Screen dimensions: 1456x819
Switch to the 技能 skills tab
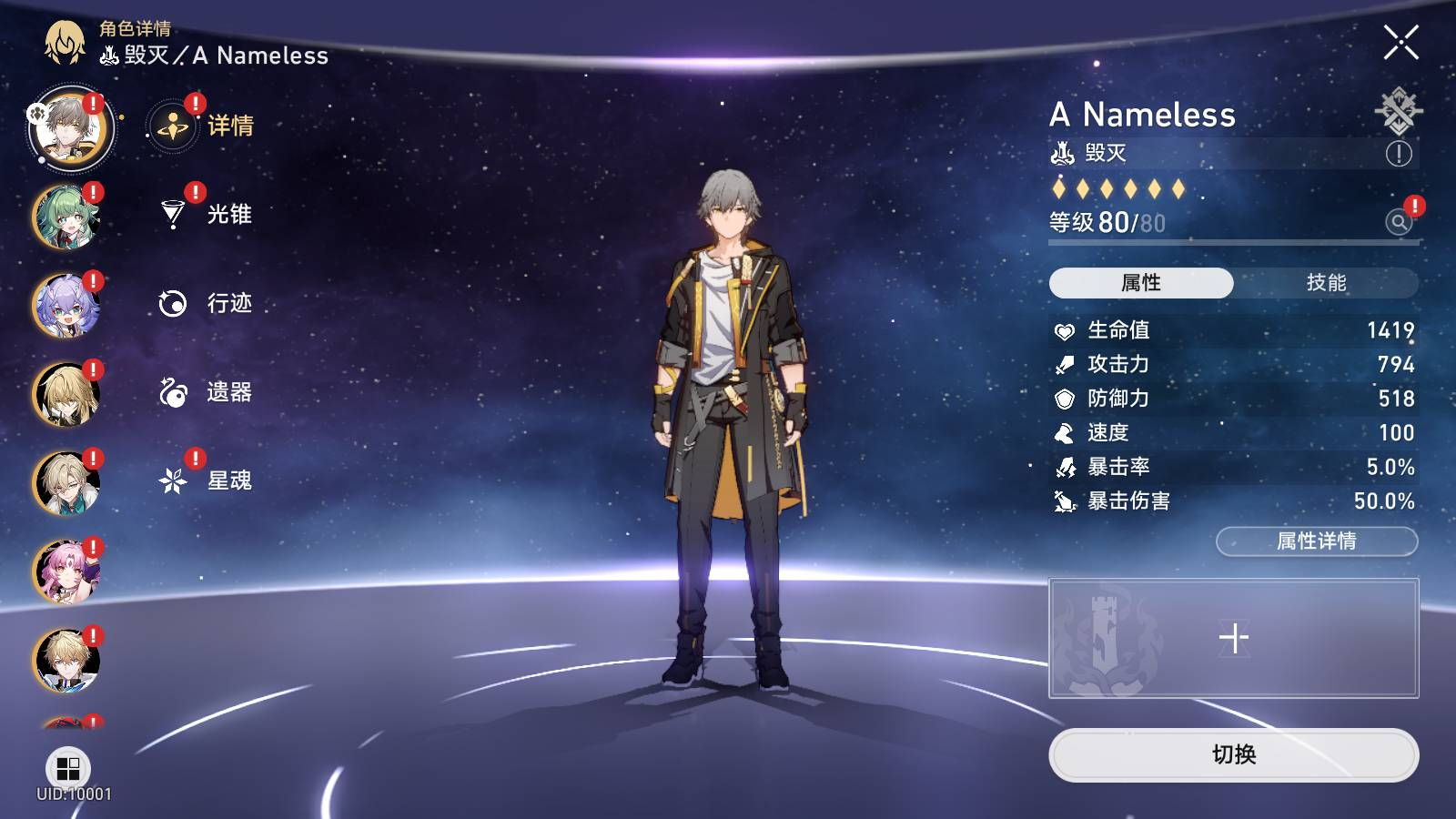[1326, 283]
